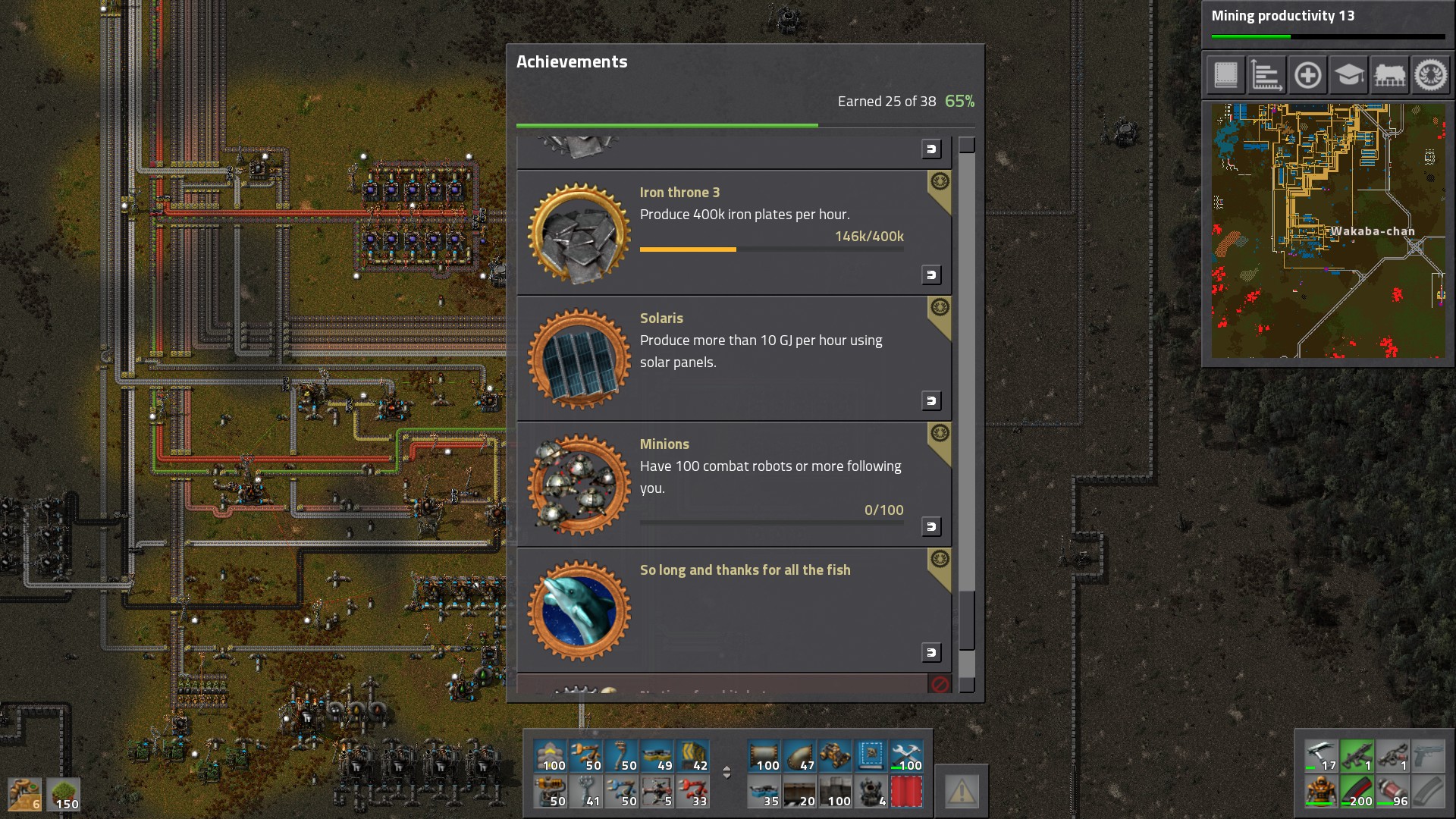Choose the submachine gun weapon slot
The height and width of the screenshot is (819, 1456).
[1357, 756]
